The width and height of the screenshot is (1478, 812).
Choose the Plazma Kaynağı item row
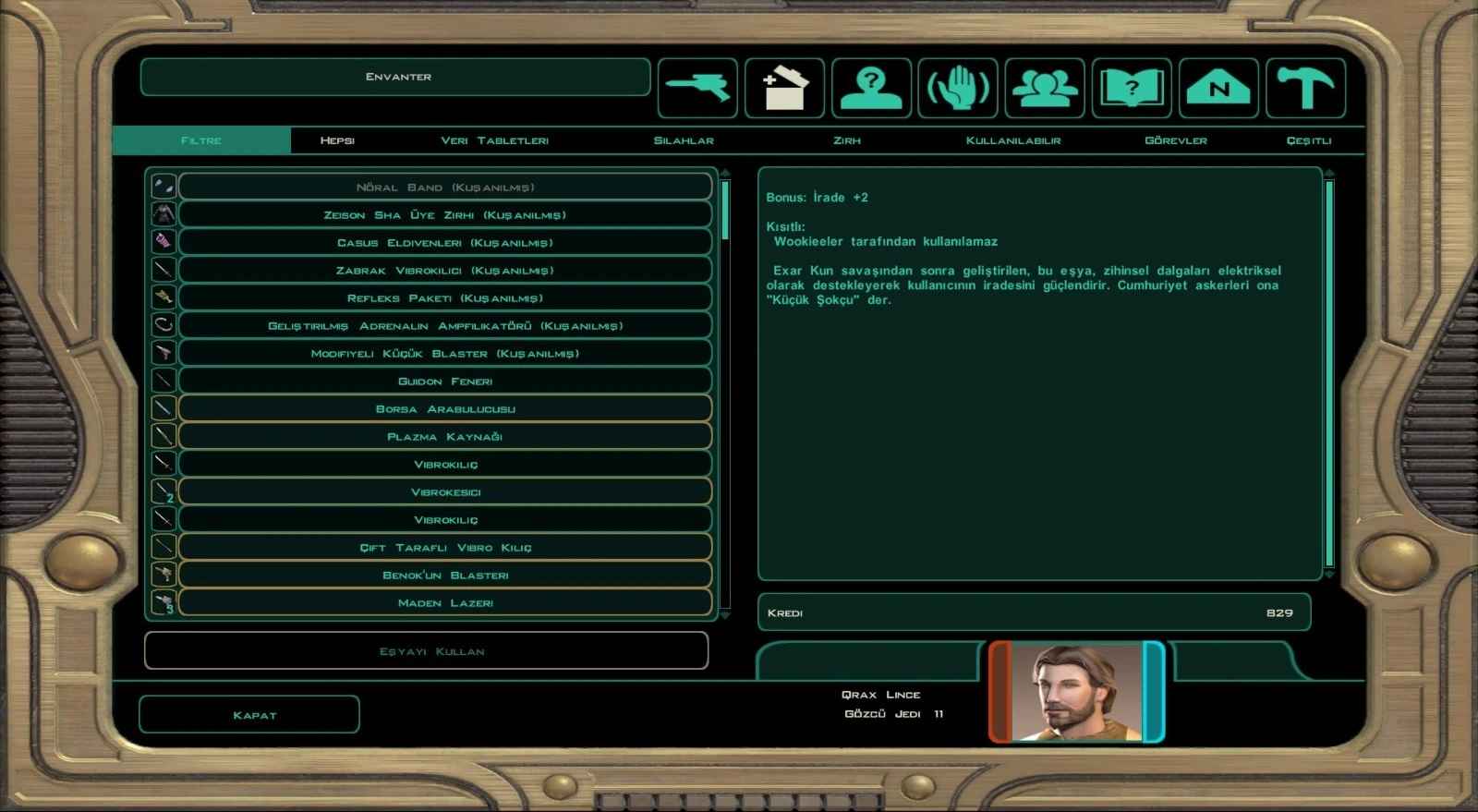[x=445, y=436]
